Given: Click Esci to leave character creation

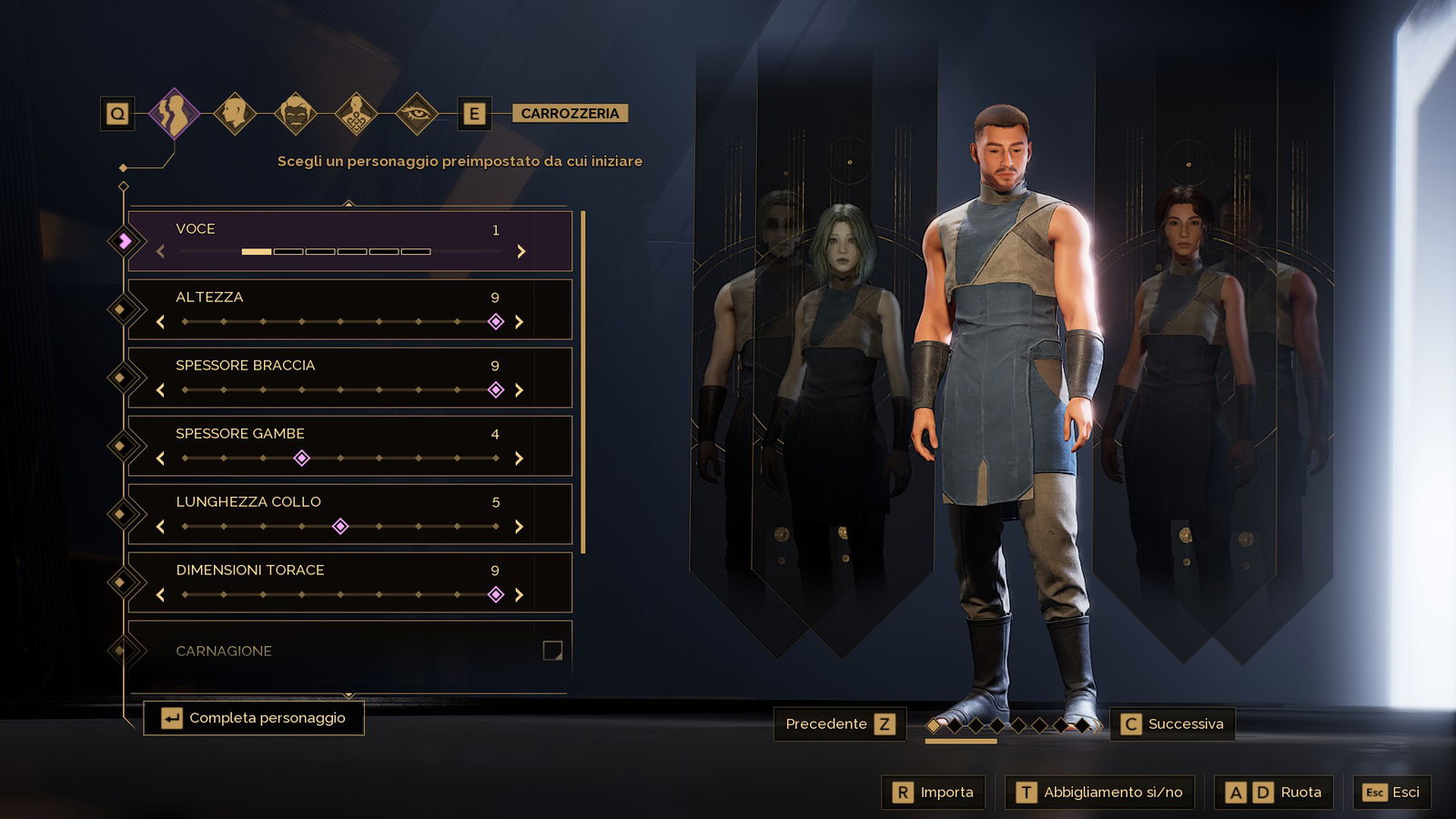Looking at the screenshot, I should tap(1391, 793).
